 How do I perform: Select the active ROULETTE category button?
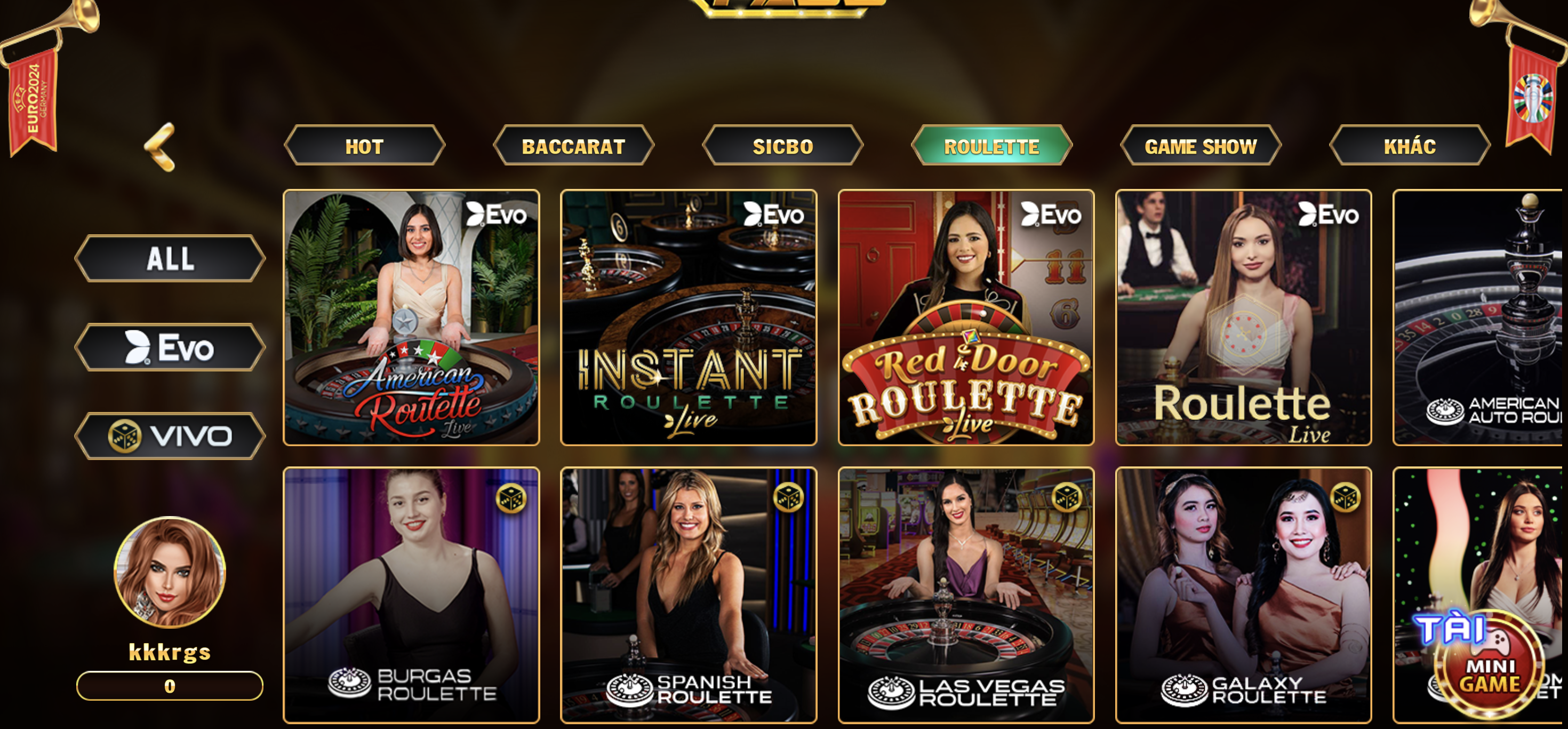pos(991,145)
